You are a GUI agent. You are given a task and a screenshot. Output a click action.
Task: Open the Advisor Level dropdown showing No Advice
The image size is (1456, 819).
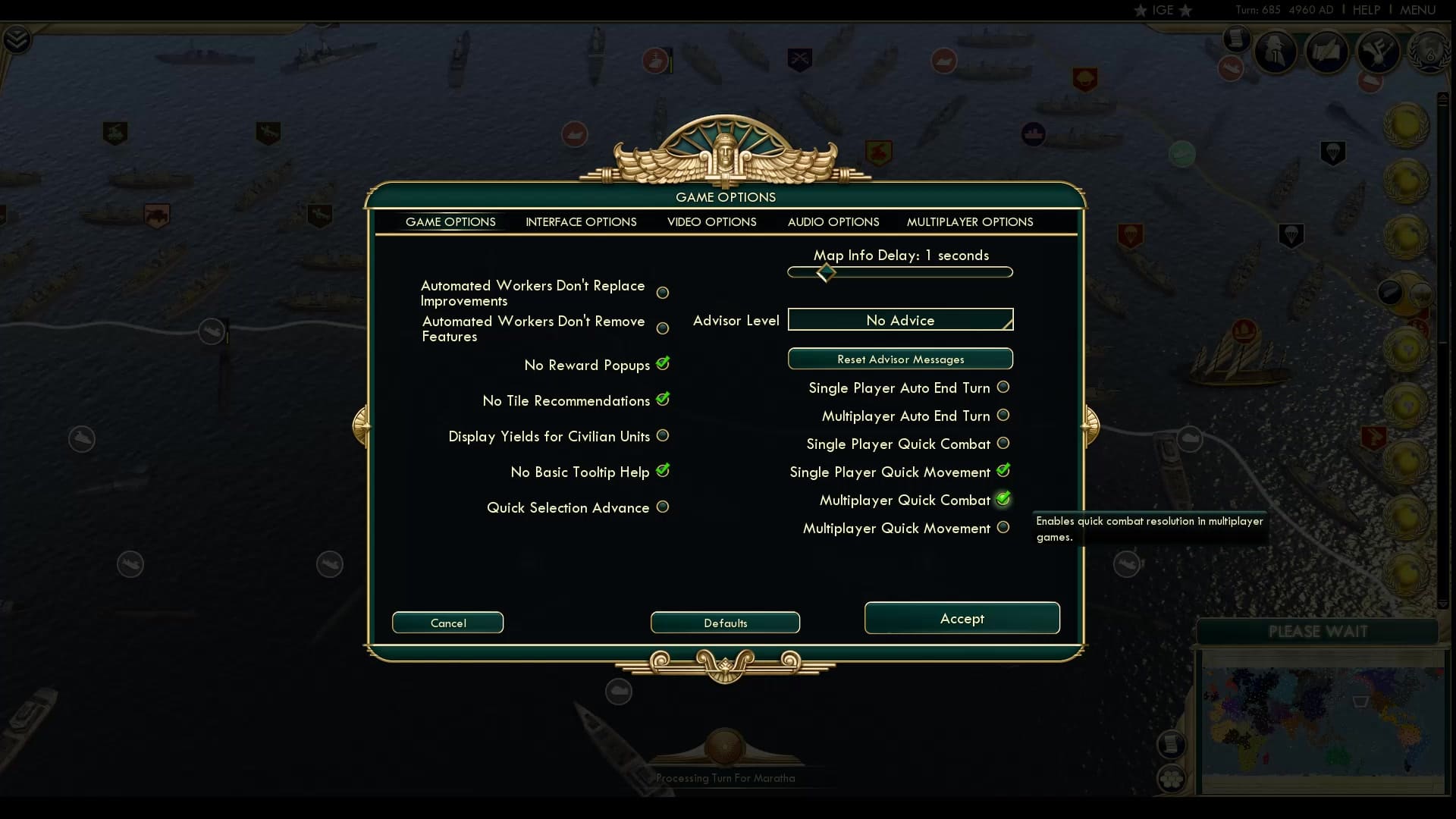tap(899, 319)
